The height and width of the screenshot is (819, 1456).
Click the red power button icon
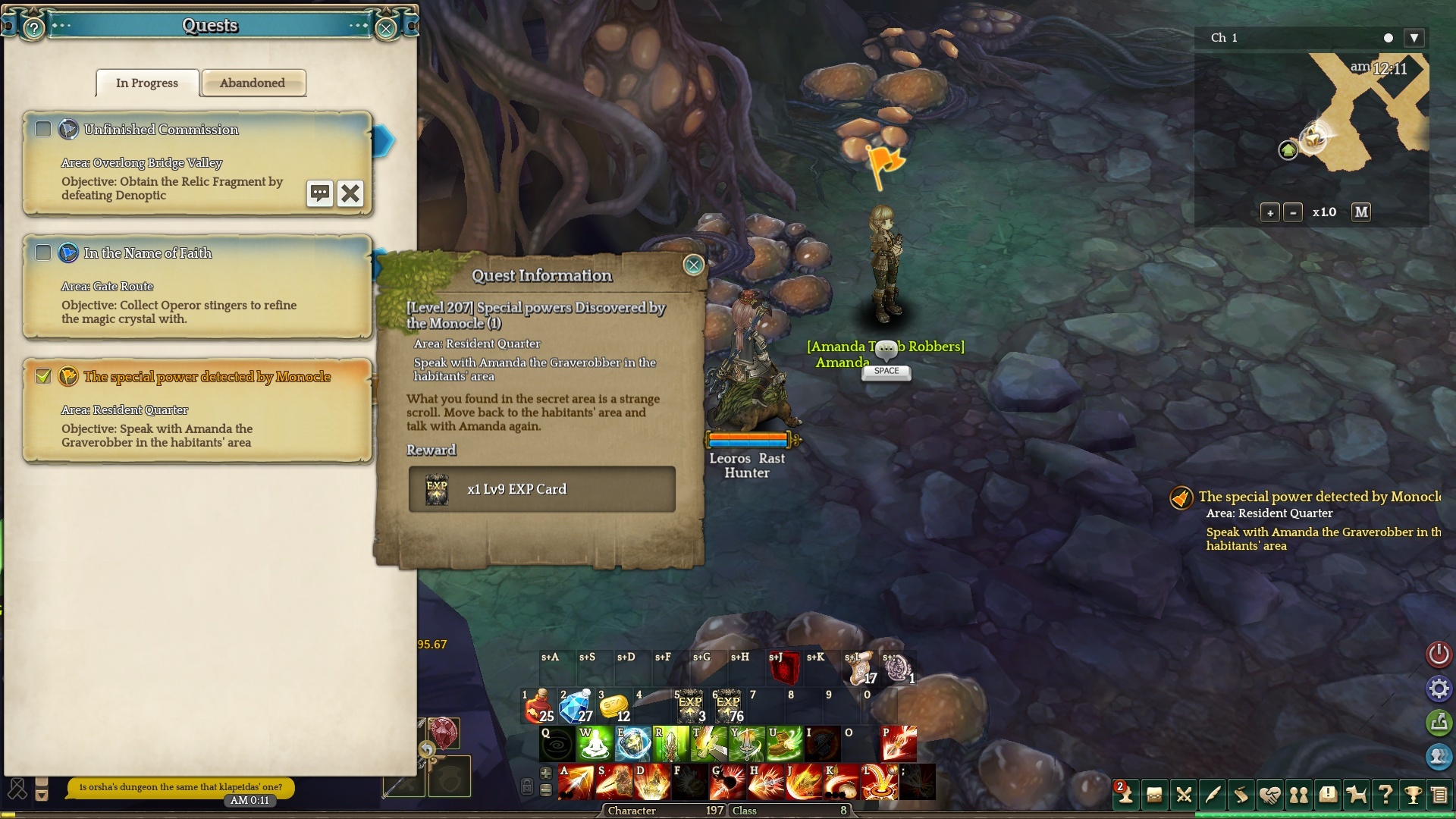click(1439, 654)
